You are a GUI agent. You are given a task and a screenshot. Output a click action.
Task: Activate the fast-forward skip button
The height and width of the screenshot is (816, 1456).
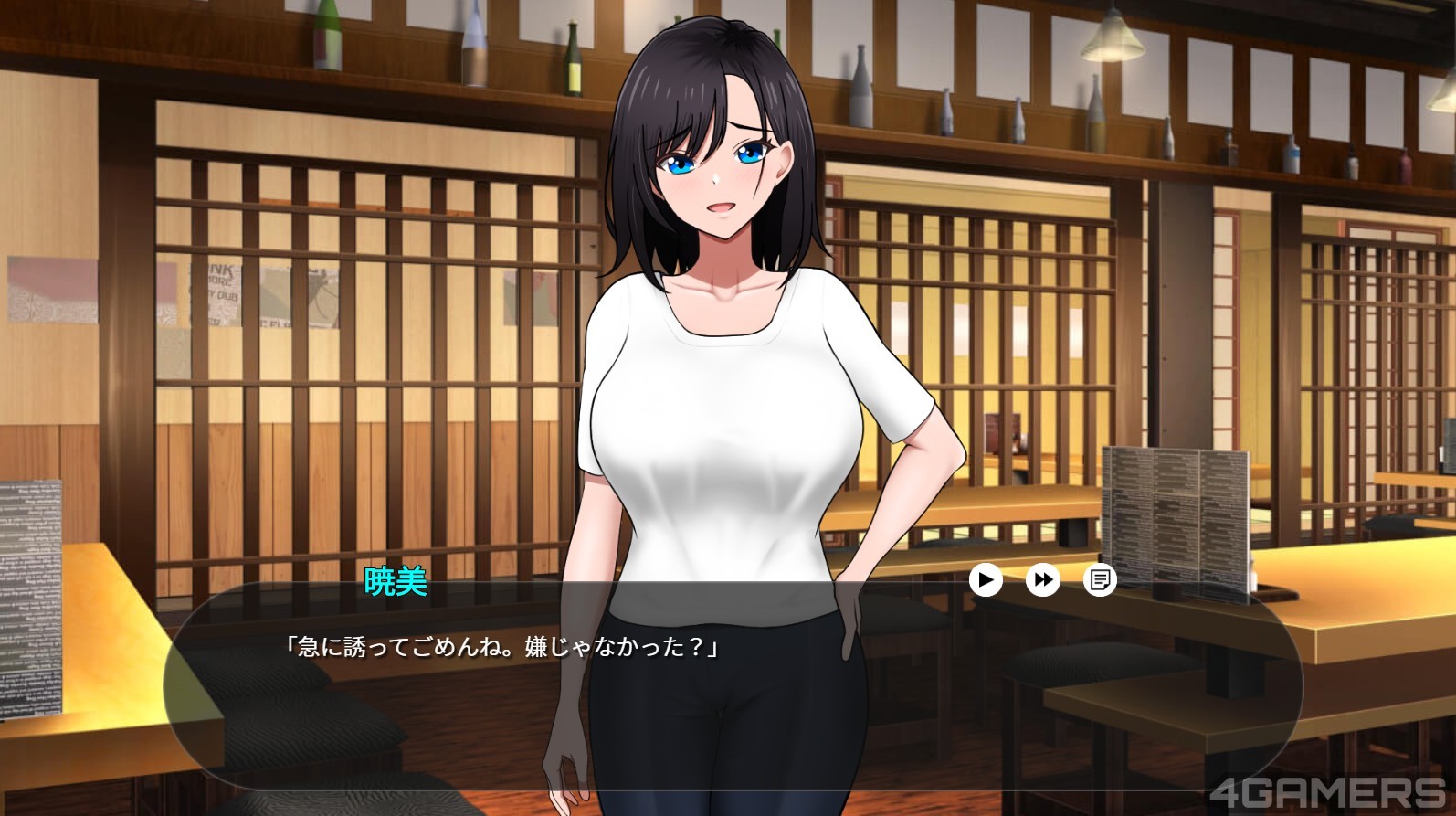(1042, 579)
